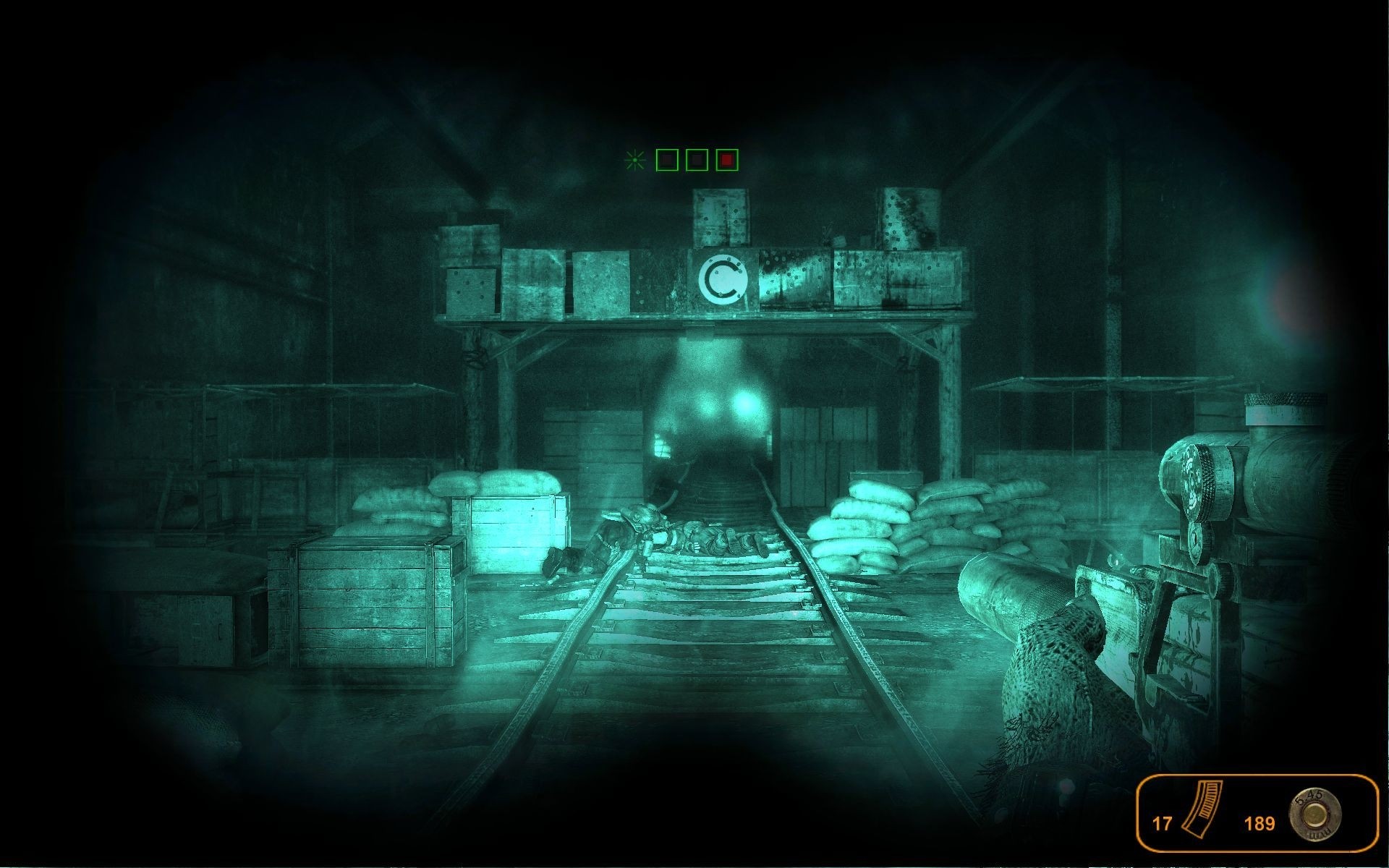The width and height of the screenshot is (1389, 868).
Task: Select the red-lit stealth indicator square
Action: point(727,160)
